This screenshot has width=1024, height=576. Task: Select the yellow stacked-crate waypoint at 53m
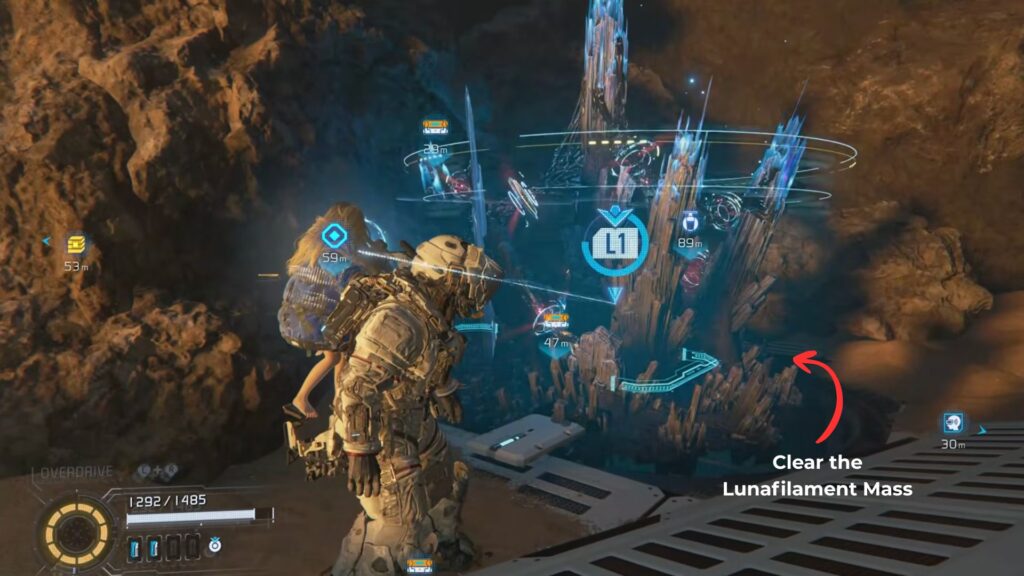click(x=76, y=245)
